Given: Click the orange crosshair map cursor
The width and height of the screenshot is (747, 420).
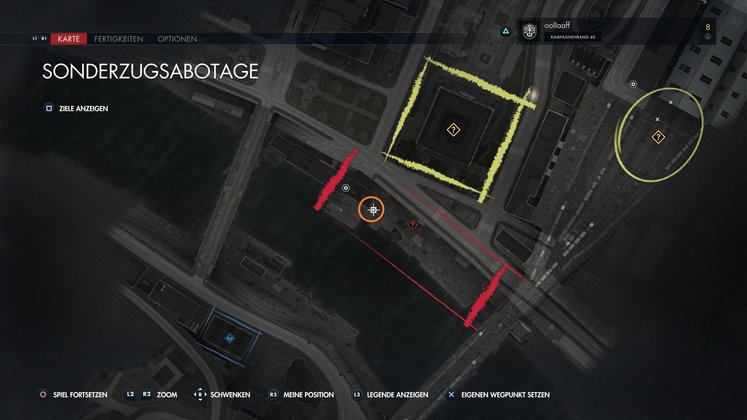Looking at the screenshot, I should [x=373, y=209].
